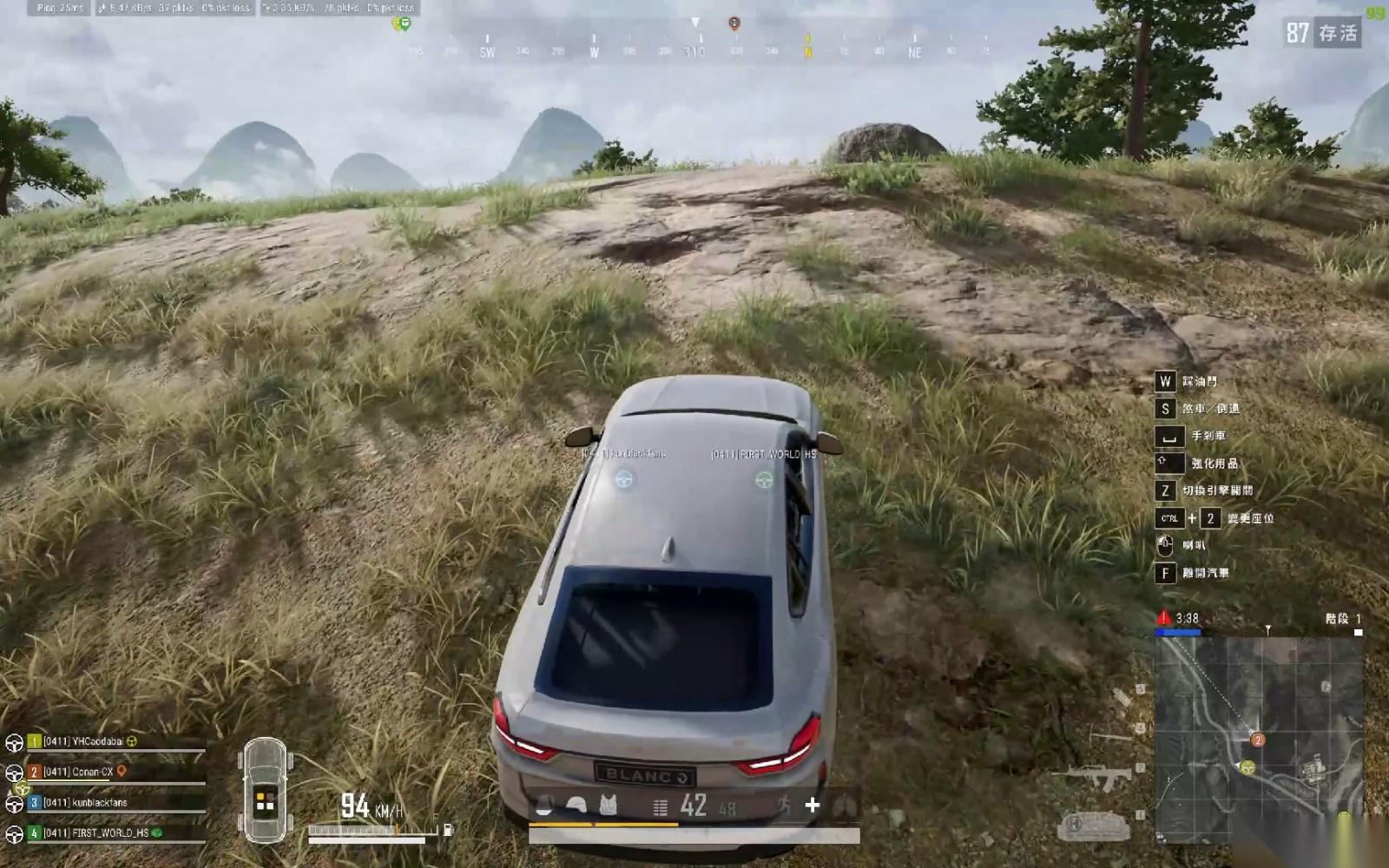
Task: Select the vehicle icon in slot 1
Action: click(x=1092, y=823)
